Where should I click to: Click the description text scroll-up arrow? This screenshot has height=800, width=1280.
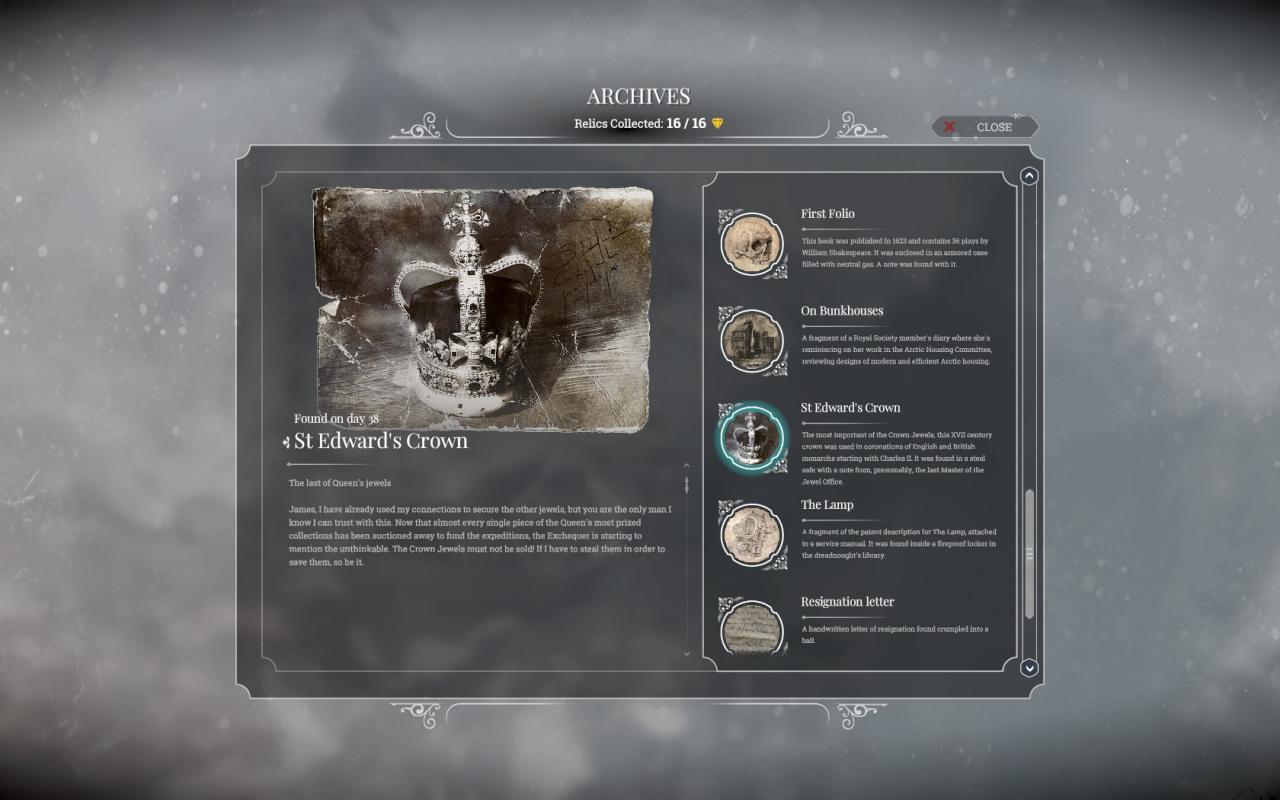tap(686, 466)
